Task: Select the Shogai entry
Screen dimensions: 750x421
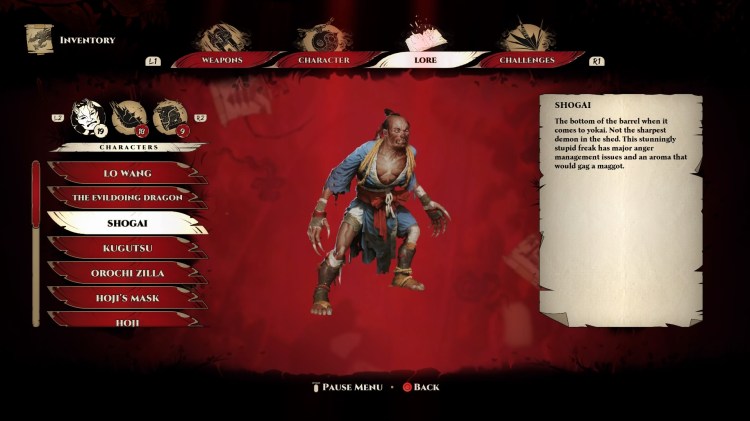Action: [x=126, y=223]
